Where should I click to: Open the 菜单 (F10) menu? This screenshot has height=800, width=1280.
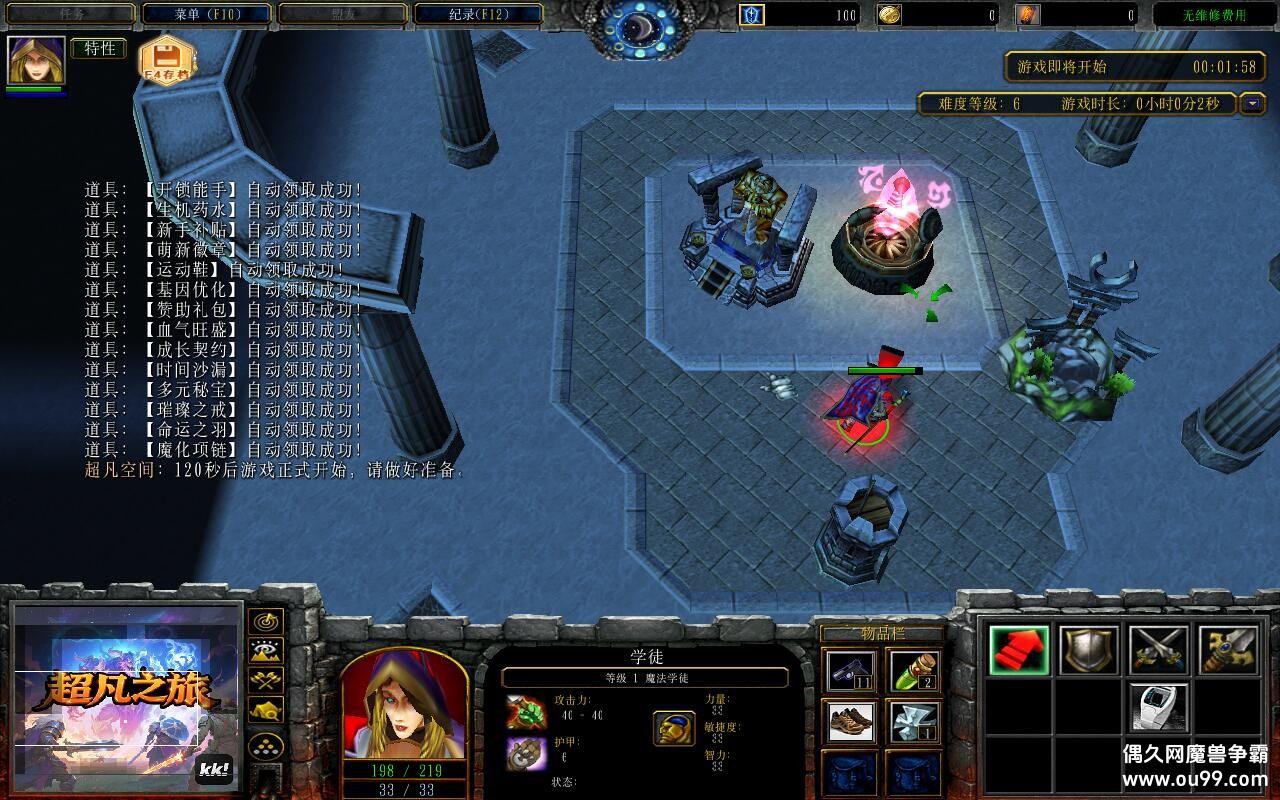tap(206, 14)
